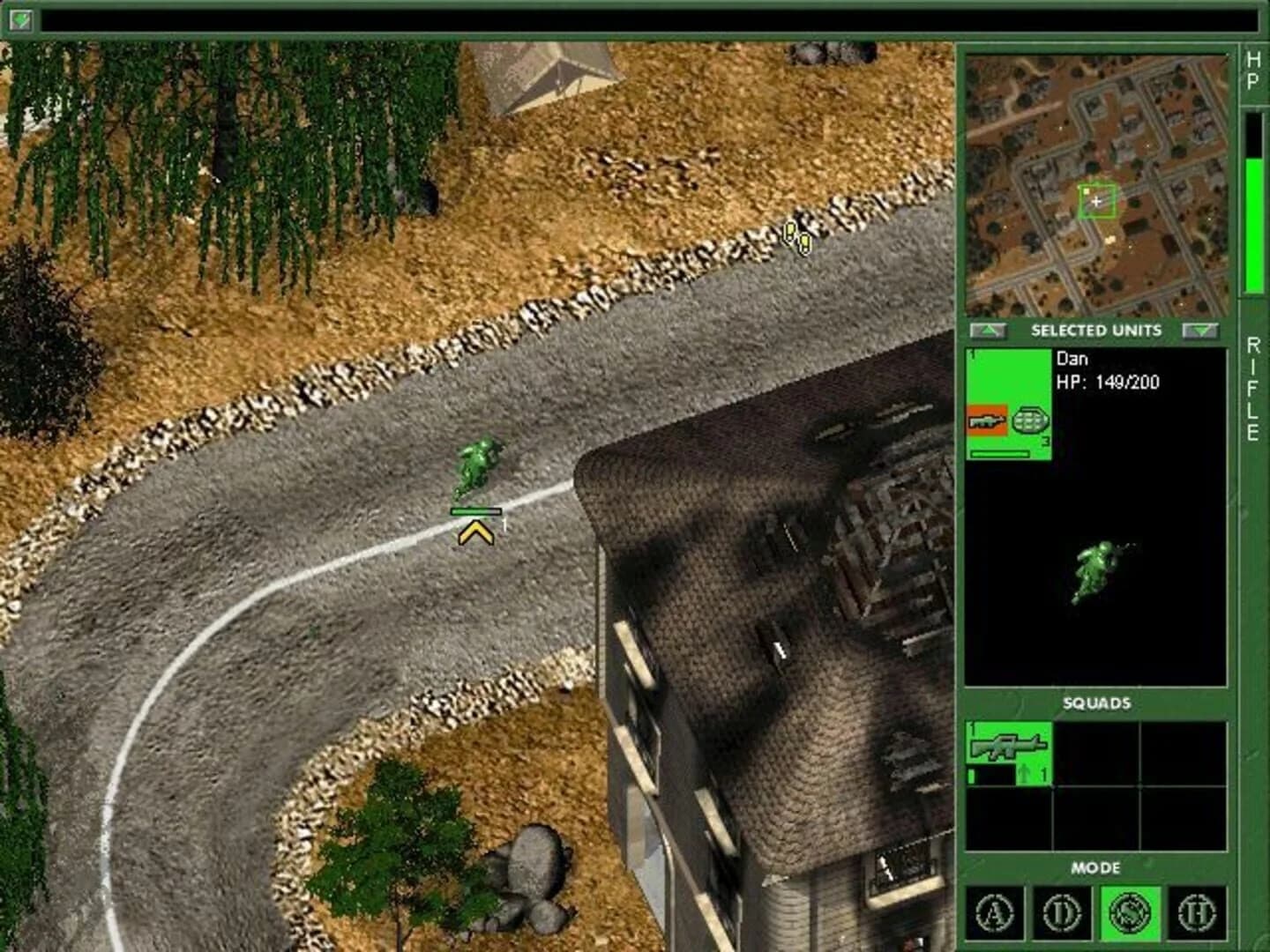Image resolution: width=1270 pixels, height=952 pixels.
Task: Toggle selection of Dan's green unit portrait
Action: pyautogui.click(x=1009, y=379)
